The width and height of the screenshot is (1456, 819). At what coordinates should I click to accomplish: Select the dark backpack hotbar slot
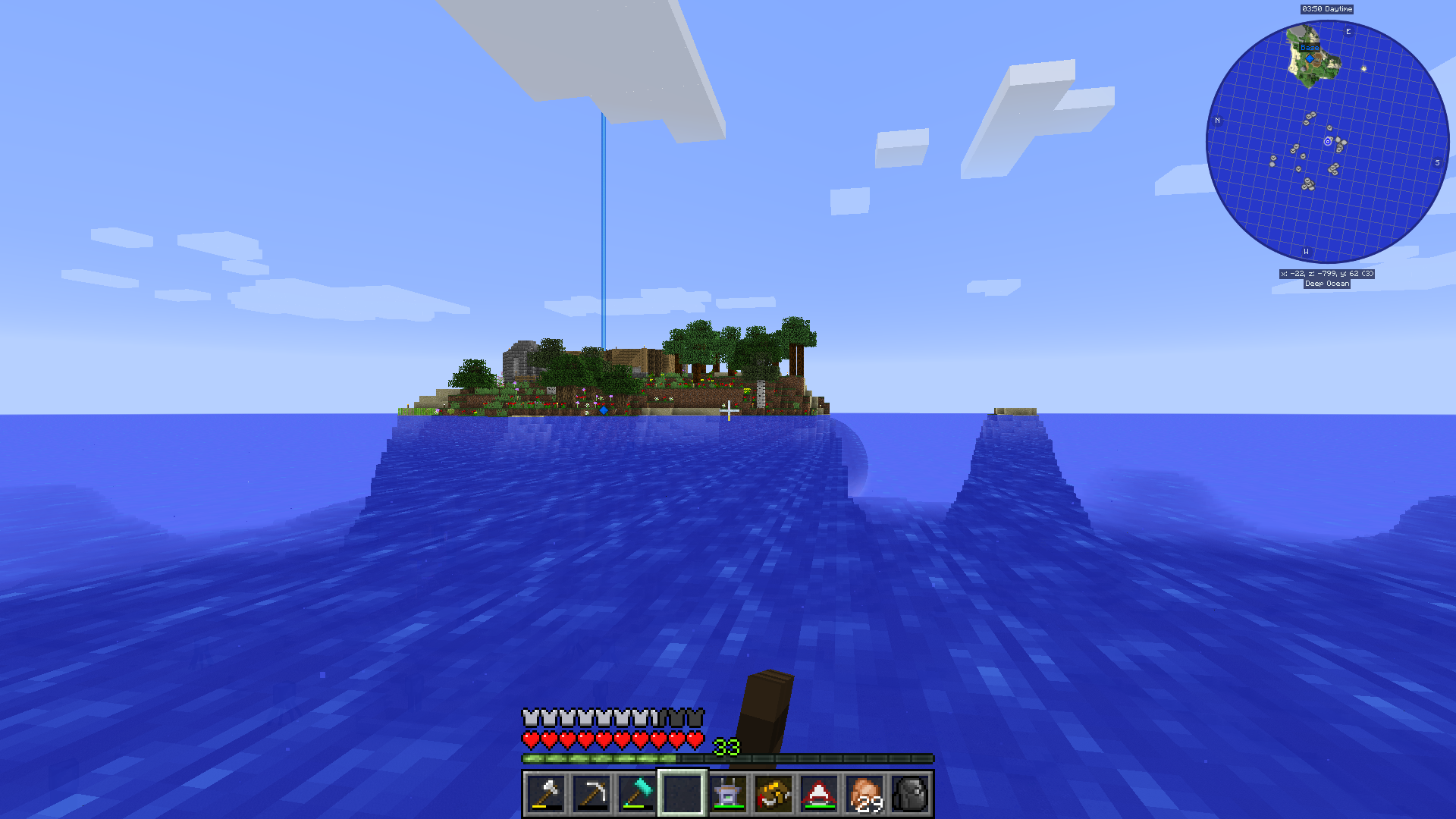[910, 794]
